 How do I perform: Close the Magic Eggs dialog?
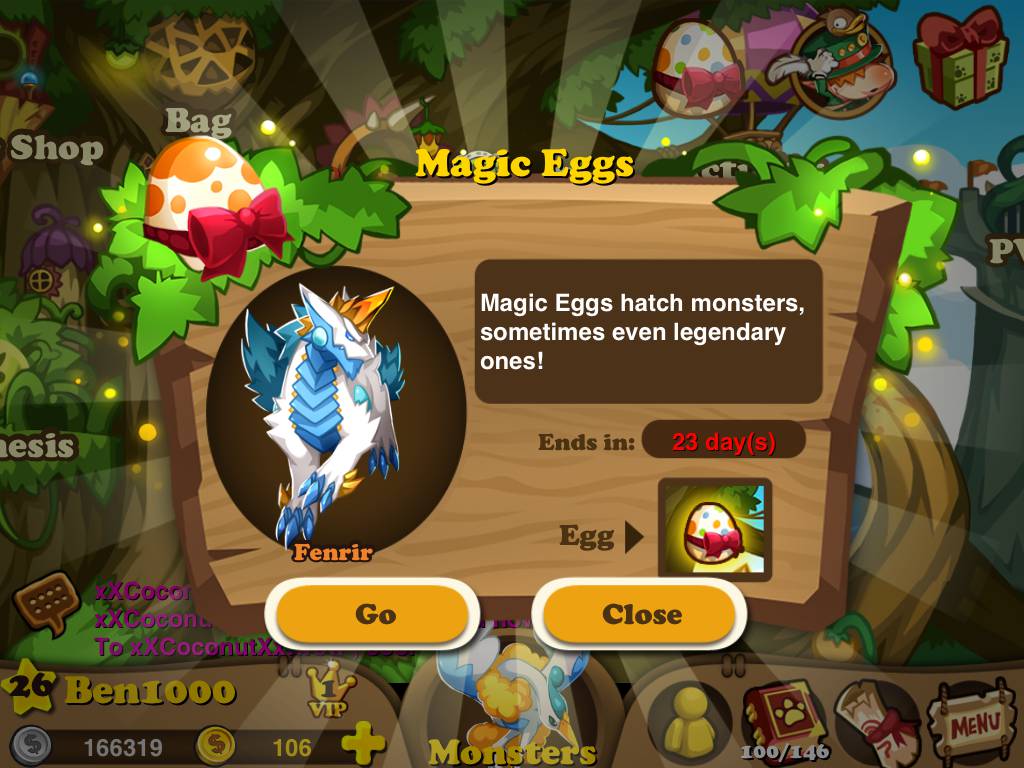(641, 614)
